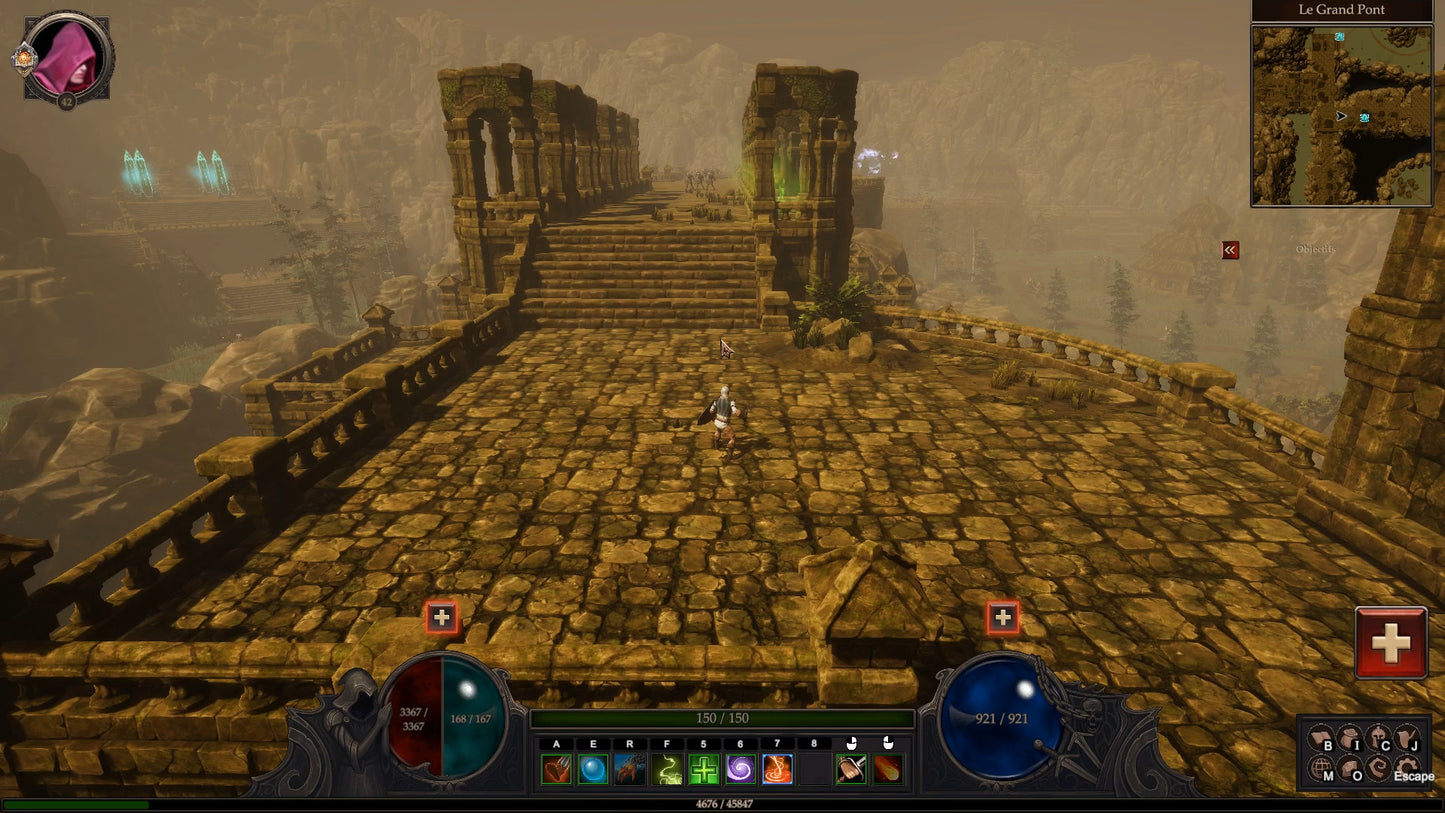Activate the green cross heal skill
The image size is (1445, 813).
pyautogui.click(x=704, y=769)
